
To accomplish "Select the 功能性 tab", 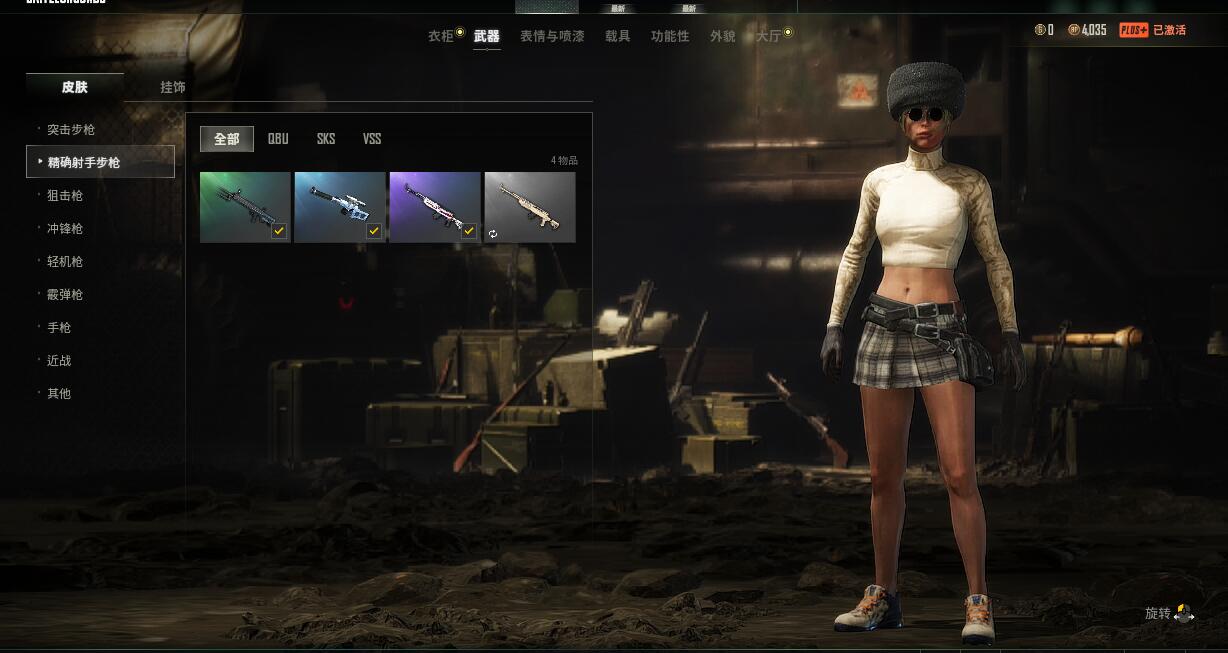I will [670, 36].
